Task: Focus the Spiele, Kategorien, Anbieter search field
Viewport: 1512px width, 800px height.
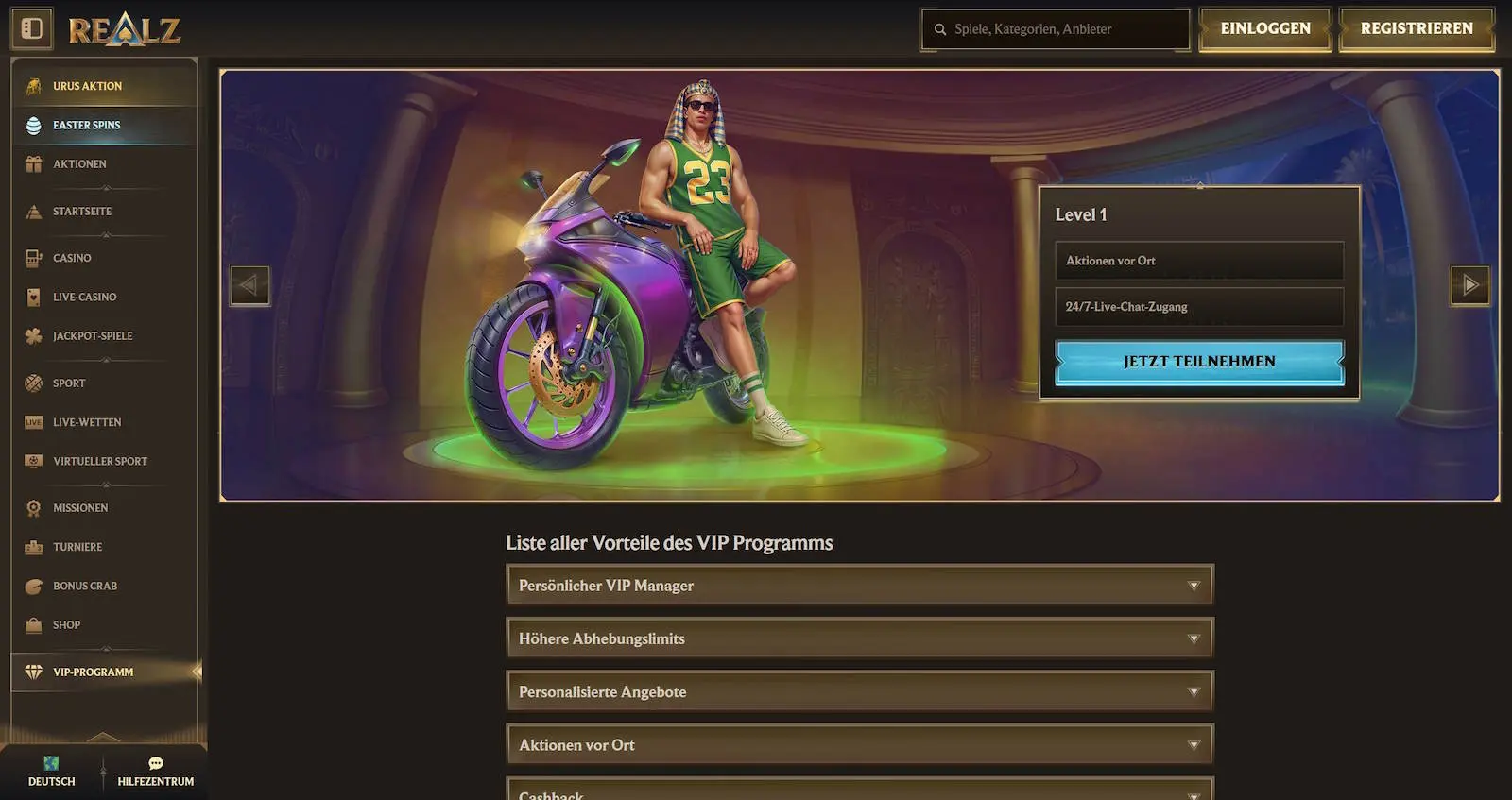Action: (x=1058, y=29)
